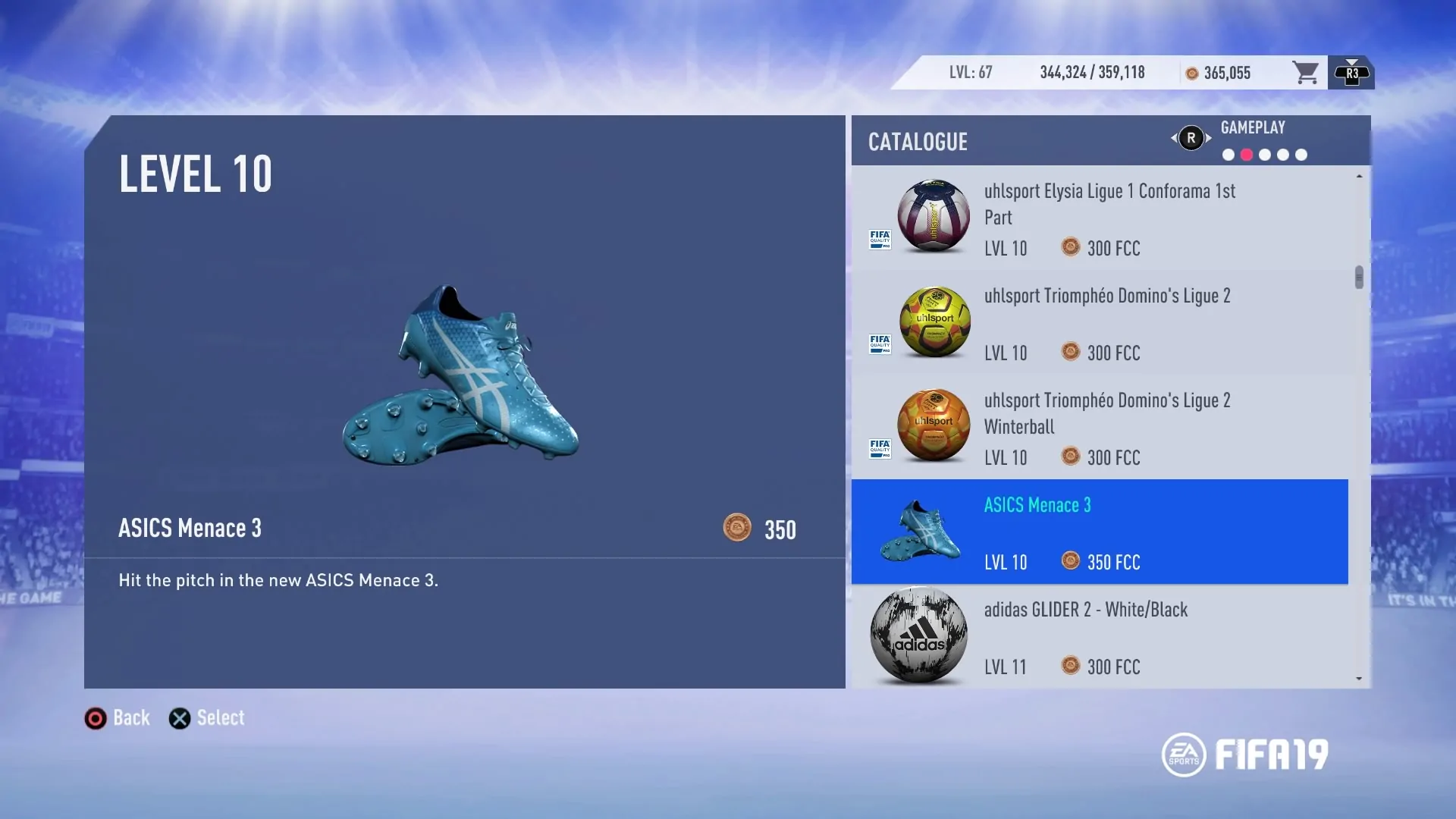The image size is (1456, 819).
Task: Click the Back button
Action: 116,717
